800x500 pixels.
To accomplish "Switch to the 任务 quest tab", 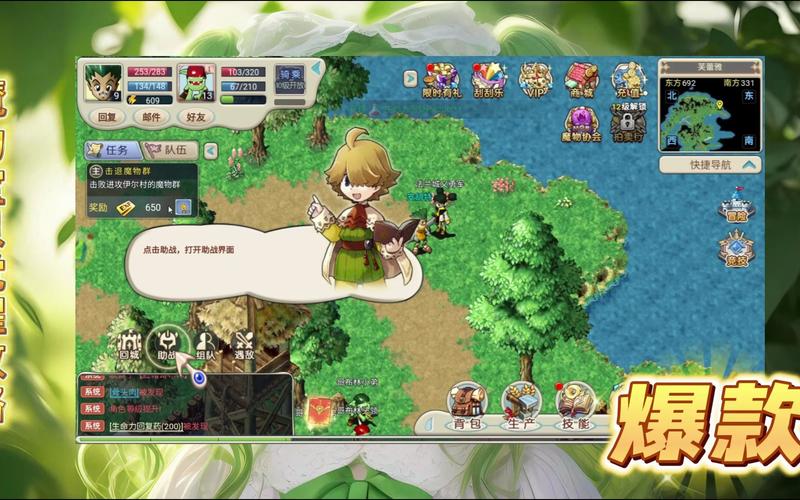I will point(114,151).
